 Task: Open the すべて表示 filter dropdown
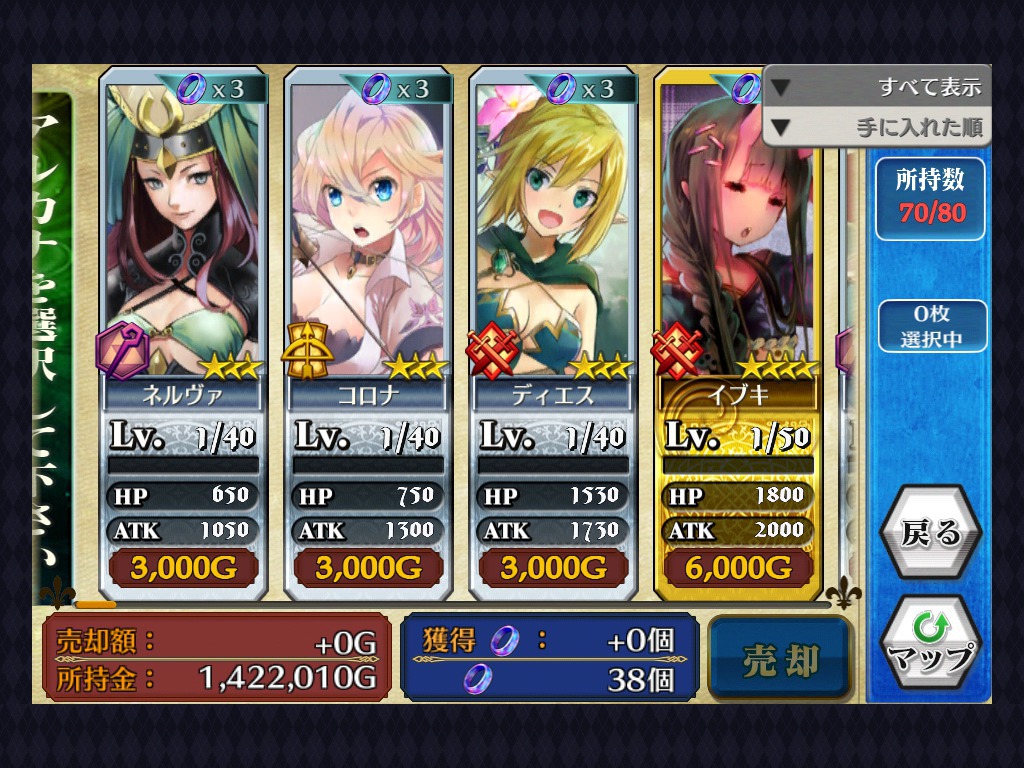[x=877, y=87]
